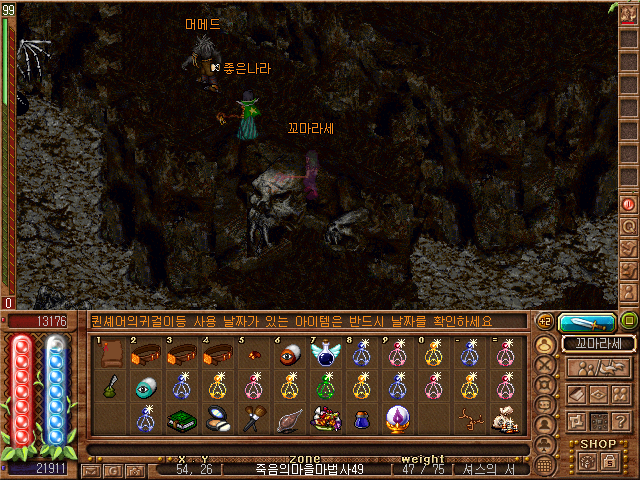Click the money sack in the inventory
The image size is (640, 480).
point(504,419)
